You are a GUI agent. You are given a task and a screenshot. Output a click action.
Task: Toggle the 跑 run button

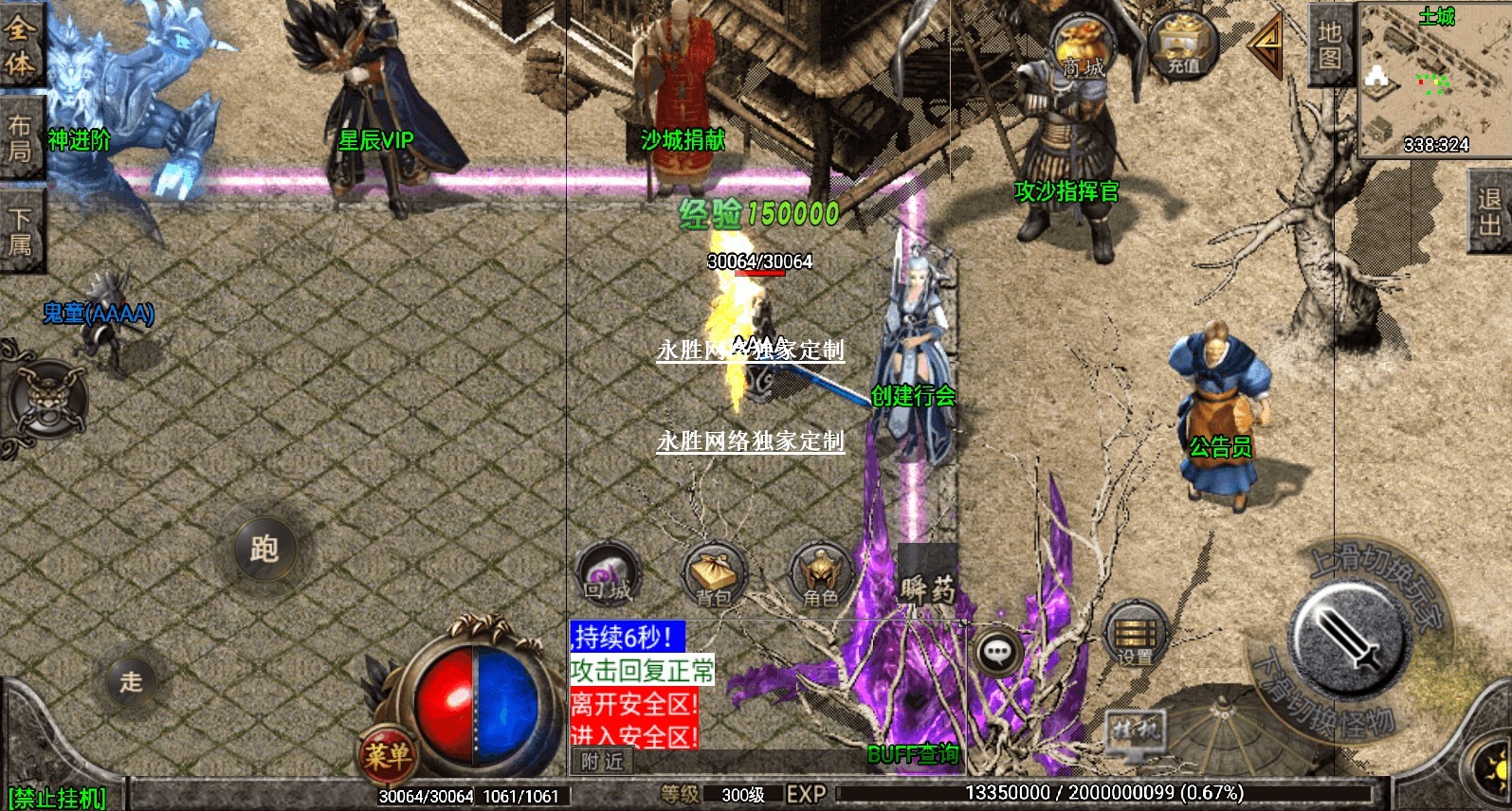pyautogui.click(x=264, y=549)
